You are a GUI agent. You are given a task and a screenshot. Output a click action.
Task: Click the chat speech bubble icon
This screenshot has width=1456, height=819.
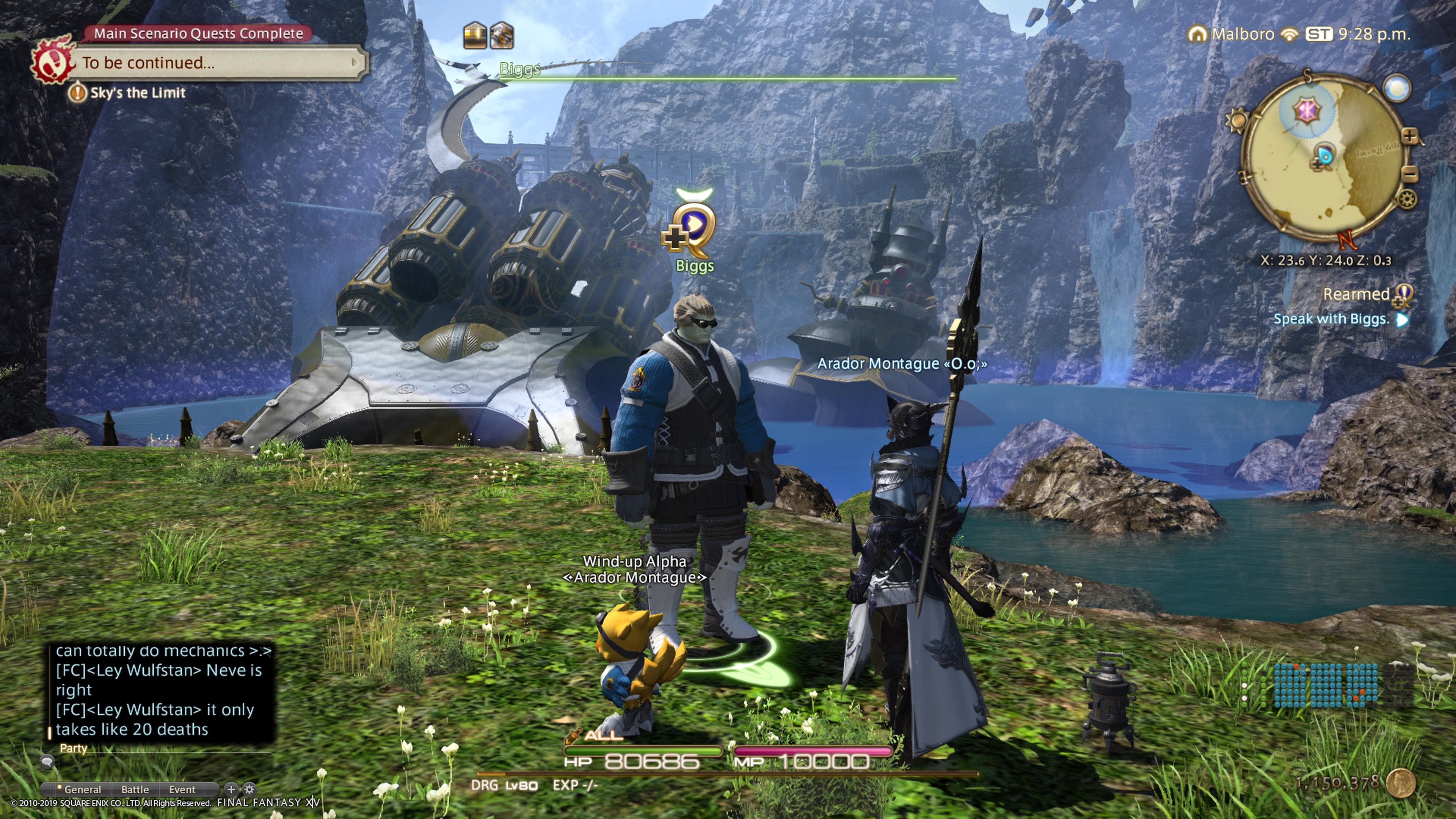pos(47,762)
